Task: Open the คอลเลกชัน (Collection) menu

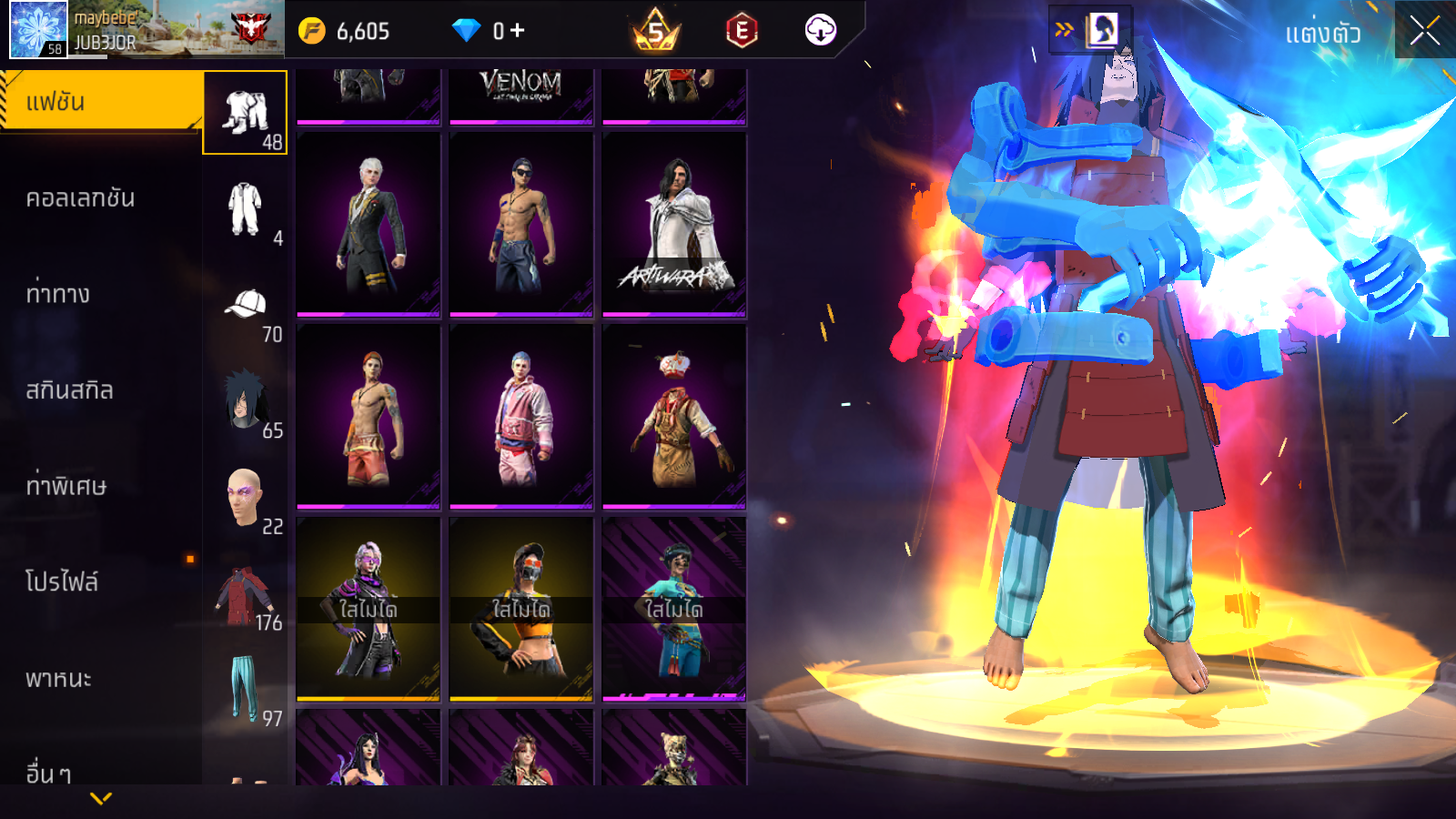Action: [x=80, y=198]
